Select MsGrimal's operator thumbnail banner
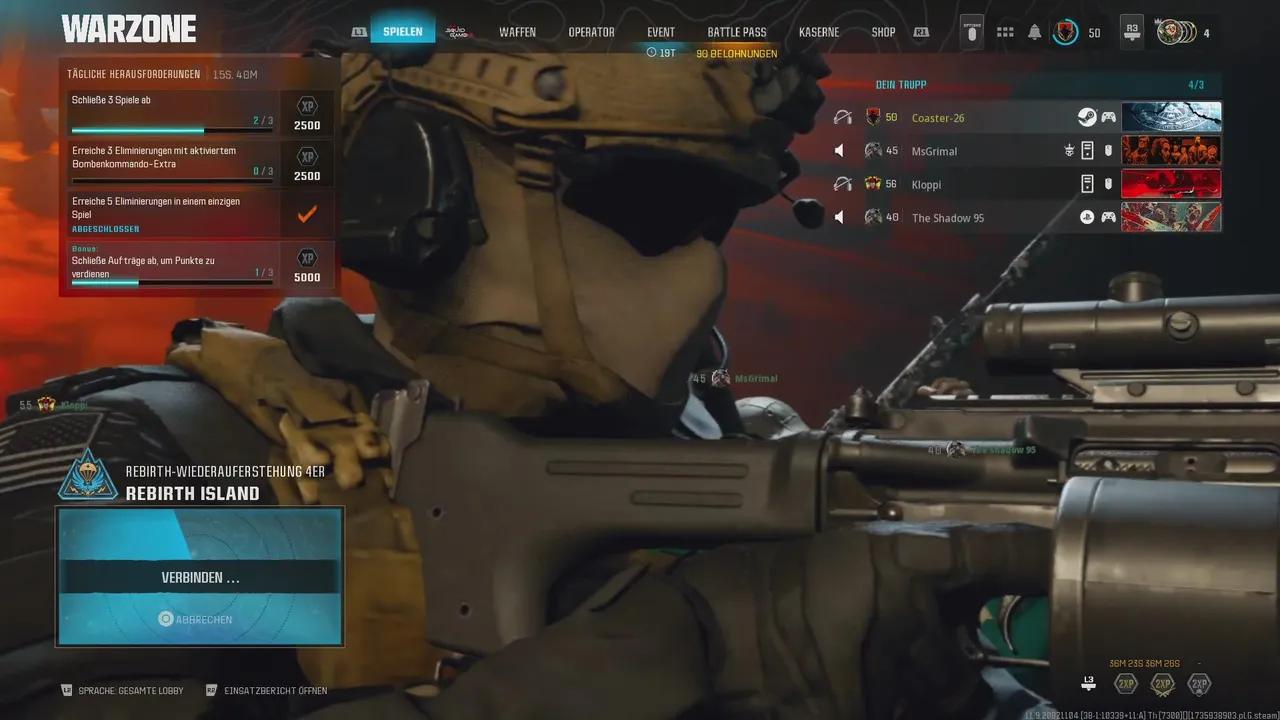The width and height of the screenshot is (1280, 720). coord(1172,150)
